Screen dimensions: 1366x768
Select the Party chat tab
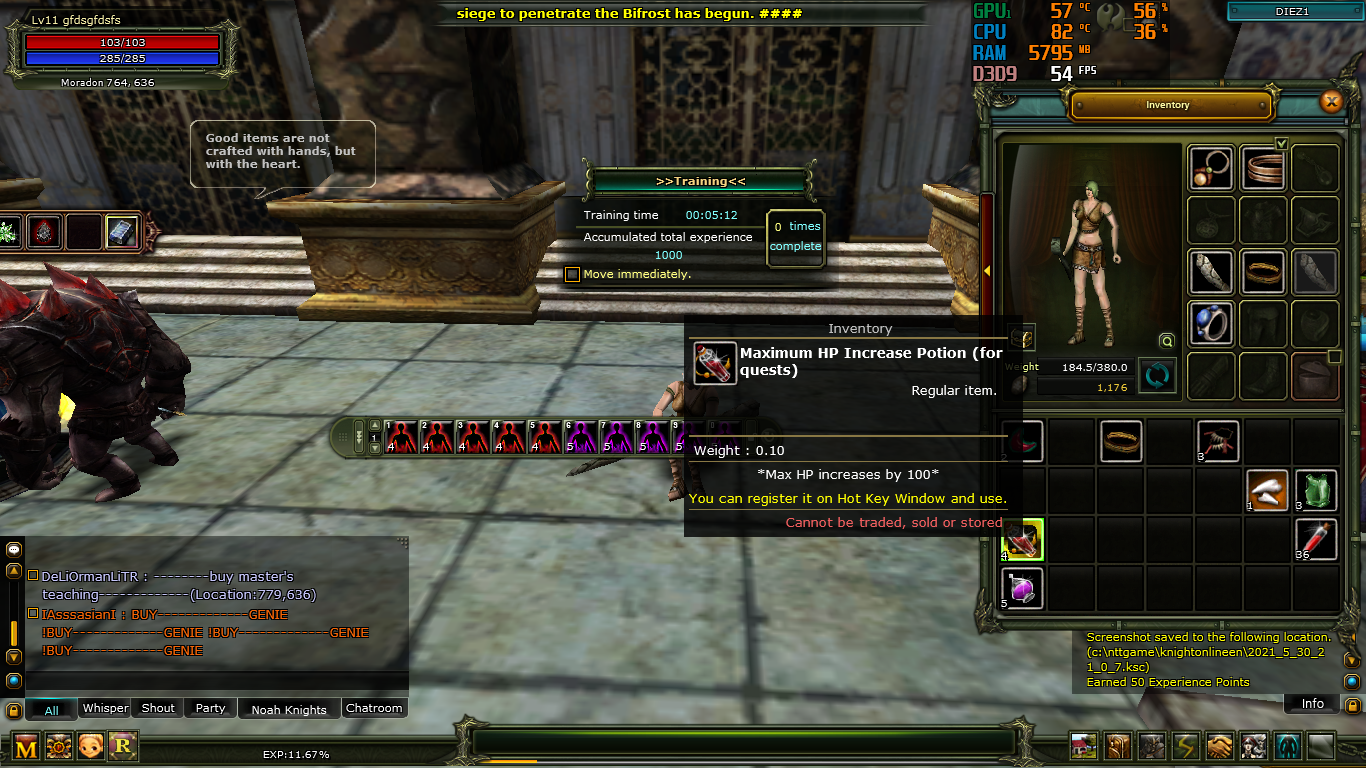point(210,708)
